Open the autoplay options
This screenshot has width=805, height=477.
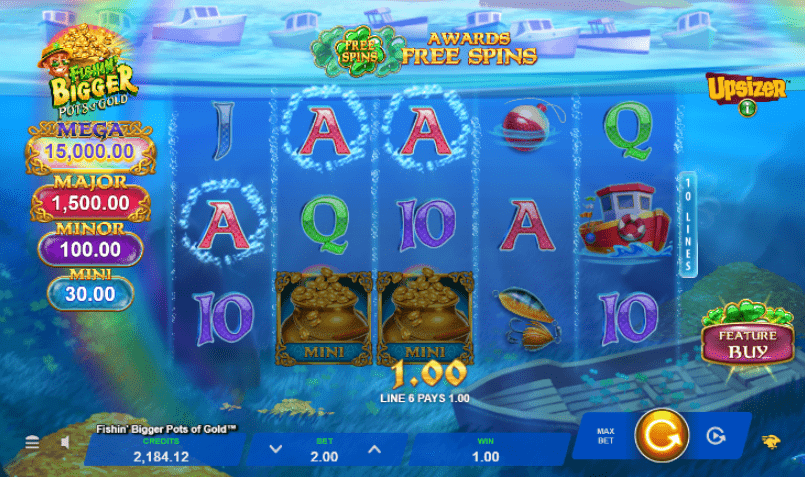click(x=714, y=436)
